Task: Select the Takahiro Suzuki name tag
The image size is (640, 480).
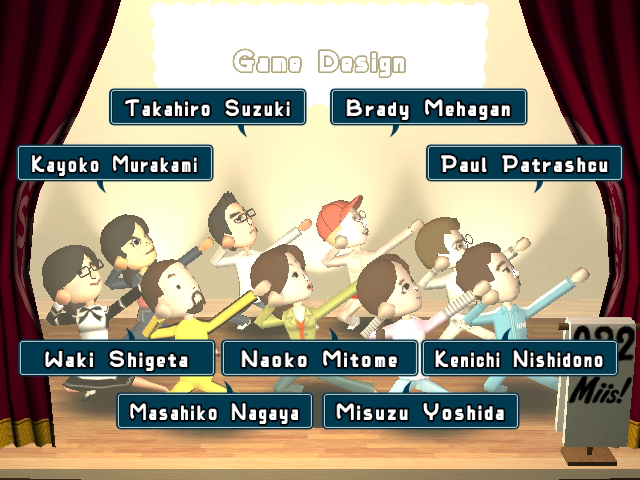Action: pos(207,108)
